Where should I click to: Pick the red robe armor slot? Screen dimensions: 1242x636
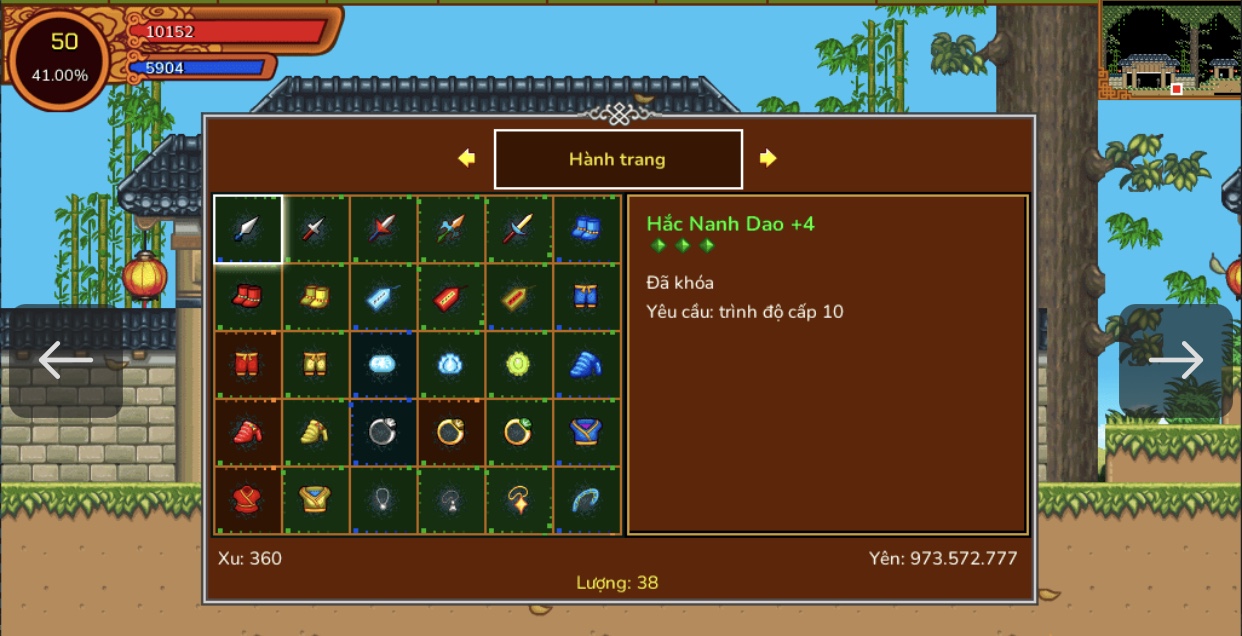[248, 500]
